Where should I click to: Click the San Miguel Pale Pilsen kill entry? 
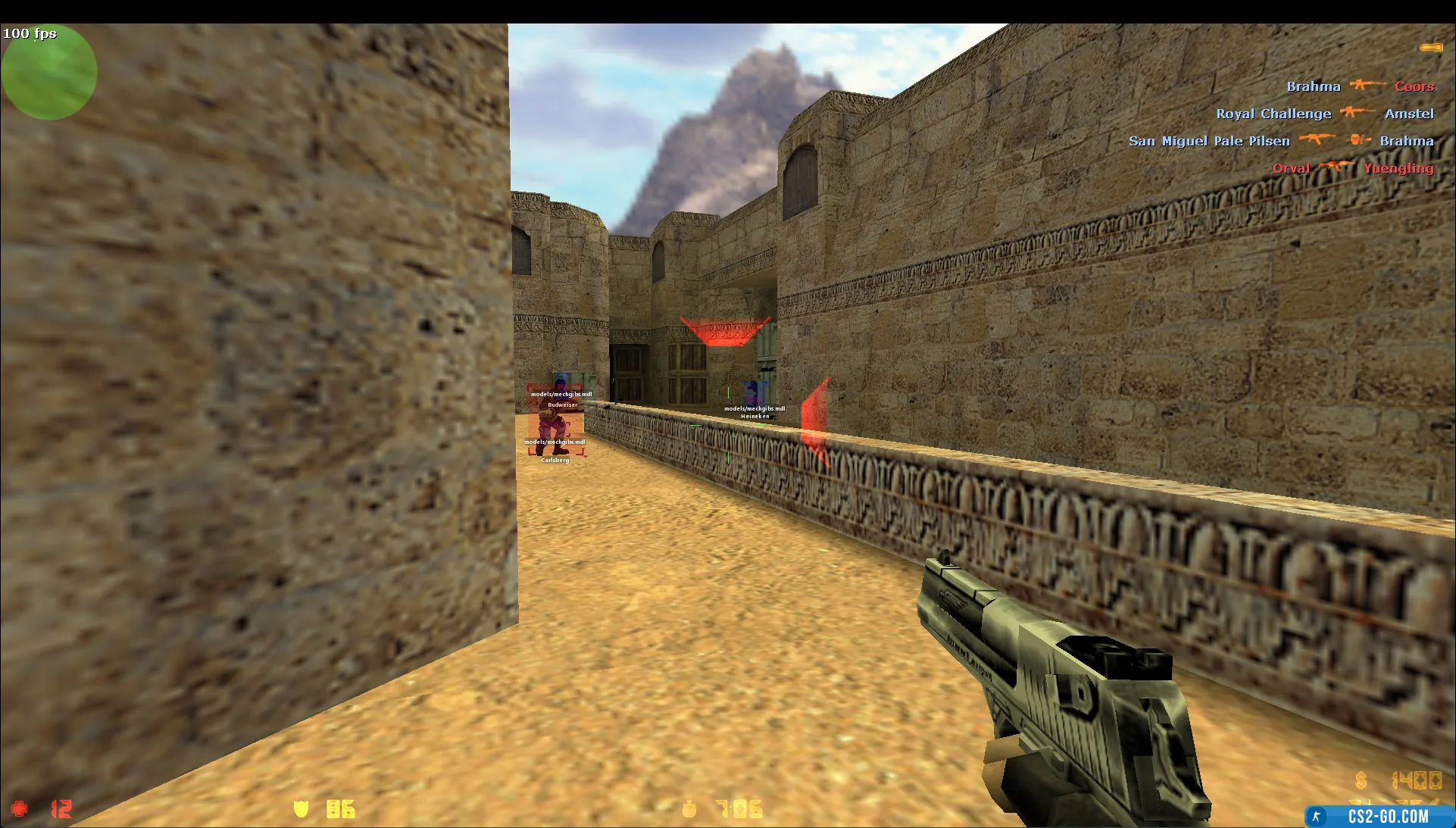coord(1281,141)
